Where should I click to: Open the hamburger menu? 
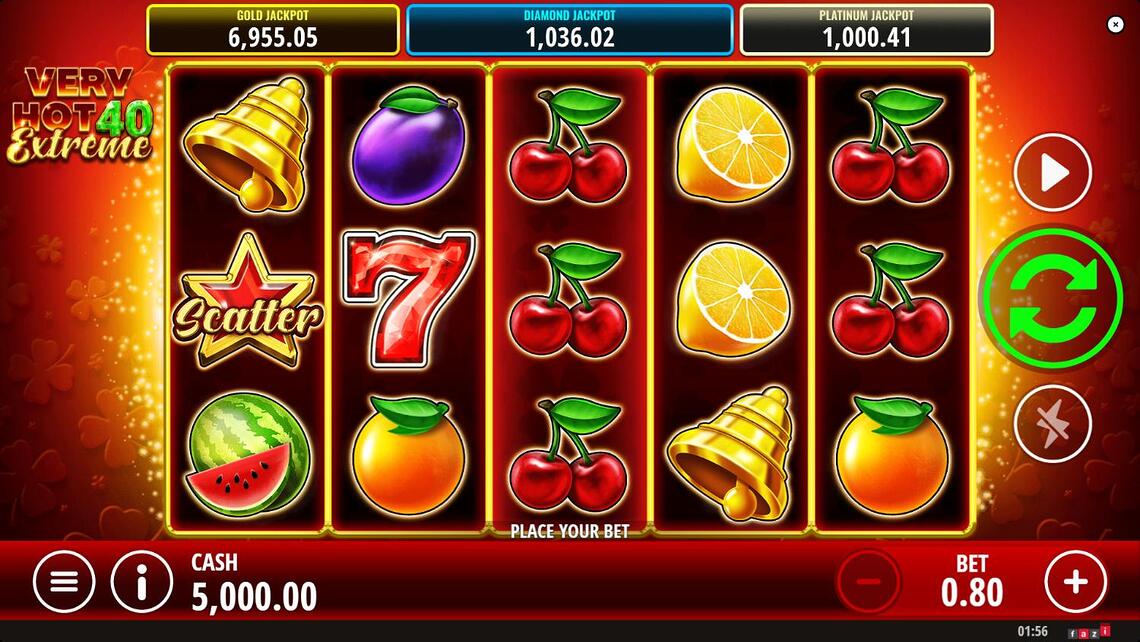point(64,581)
